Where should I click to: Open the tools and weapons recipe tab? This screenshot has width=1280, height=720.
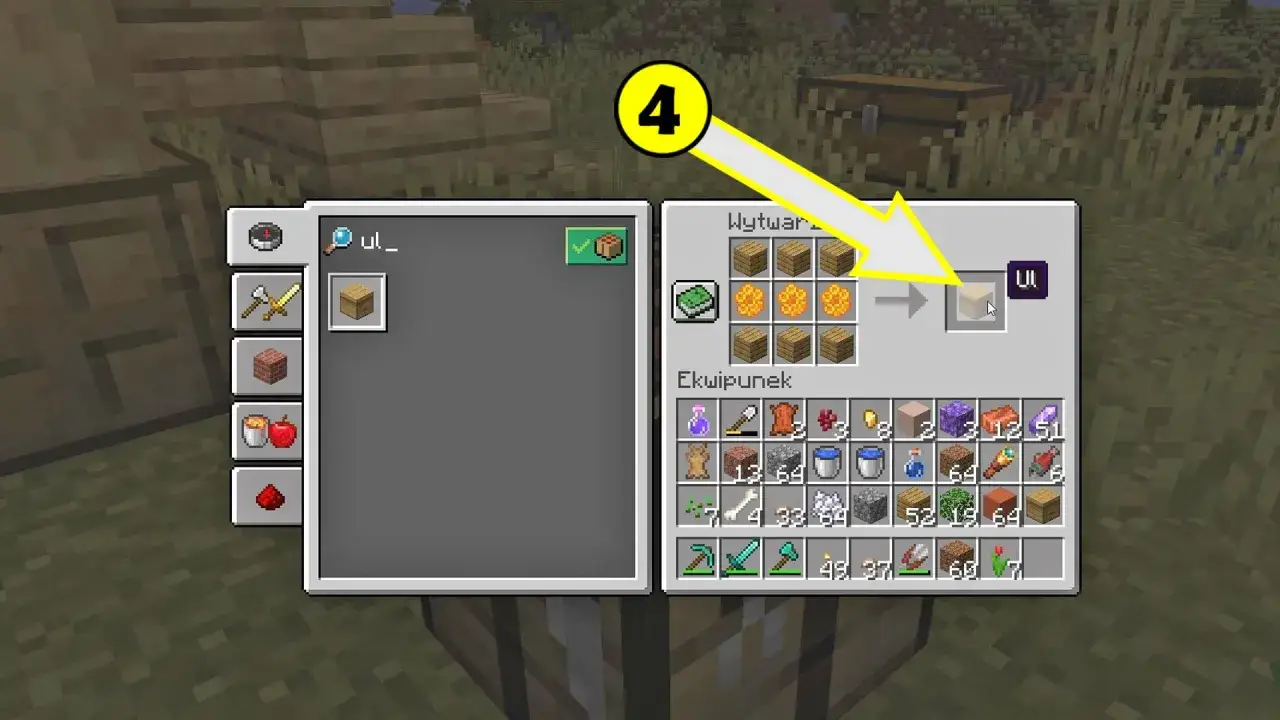(265, 302)
